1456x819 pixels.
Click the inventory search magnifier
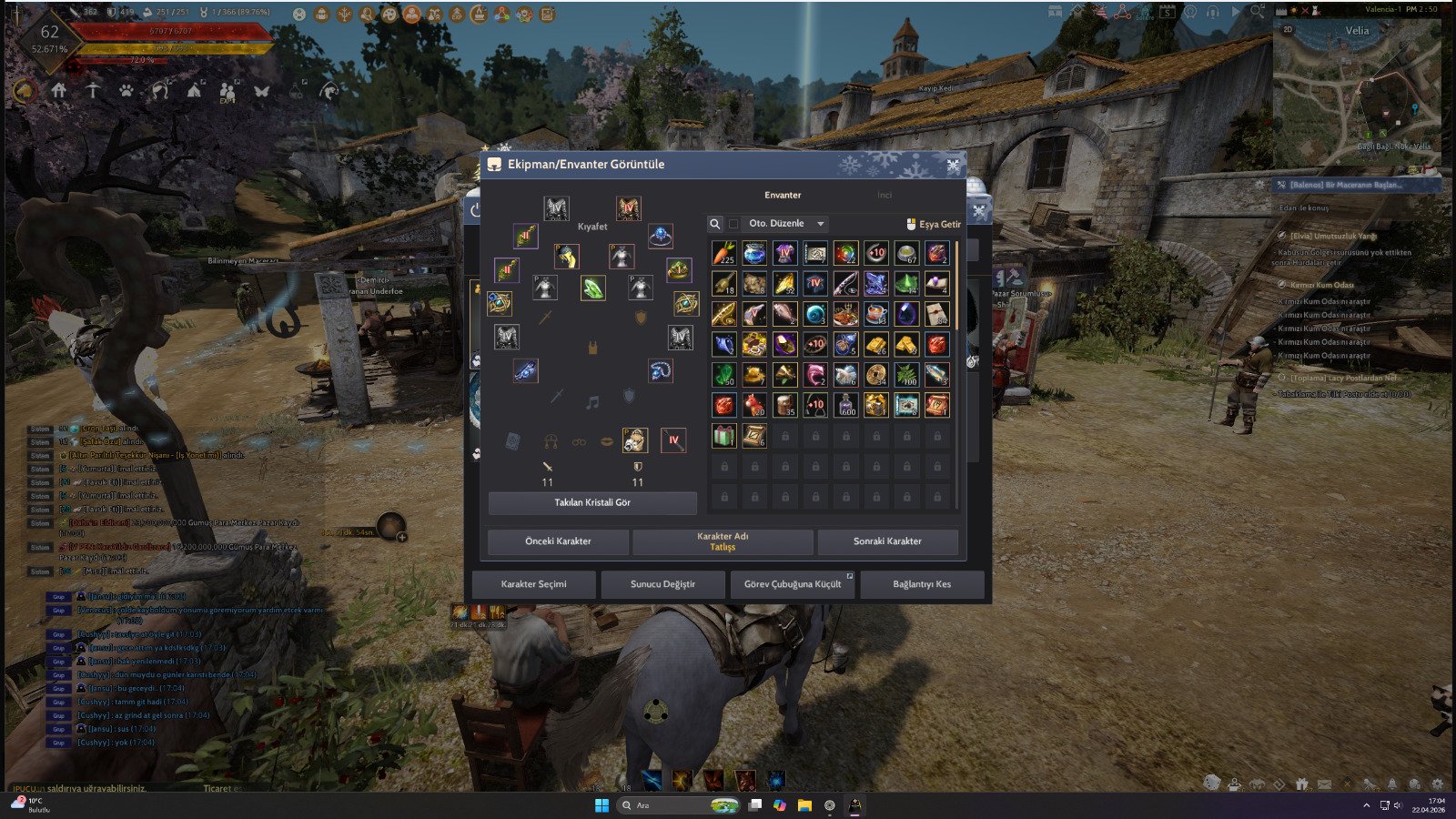[715, 224]
